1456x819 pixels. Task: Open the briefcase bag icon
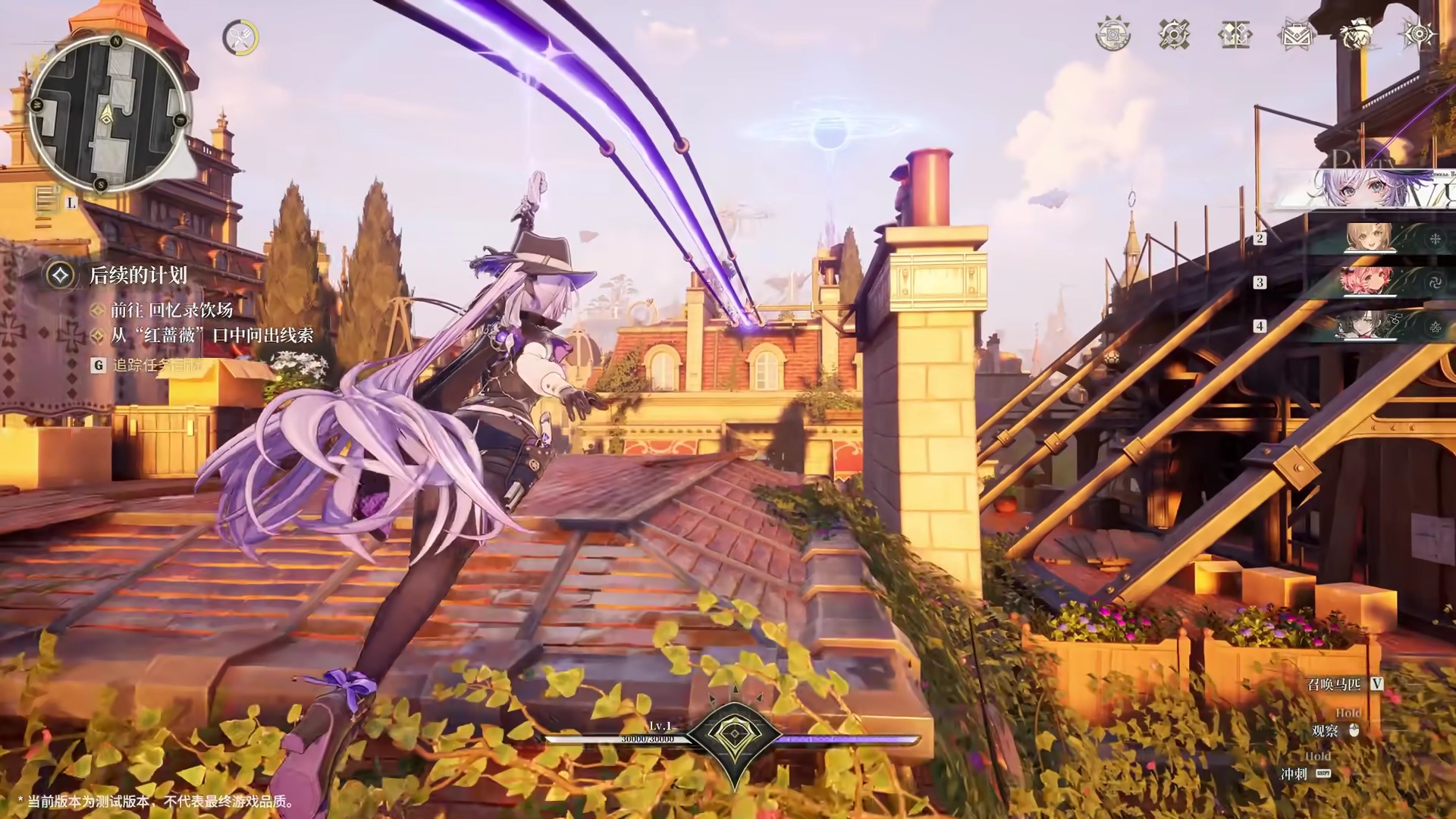(1296, 35)
